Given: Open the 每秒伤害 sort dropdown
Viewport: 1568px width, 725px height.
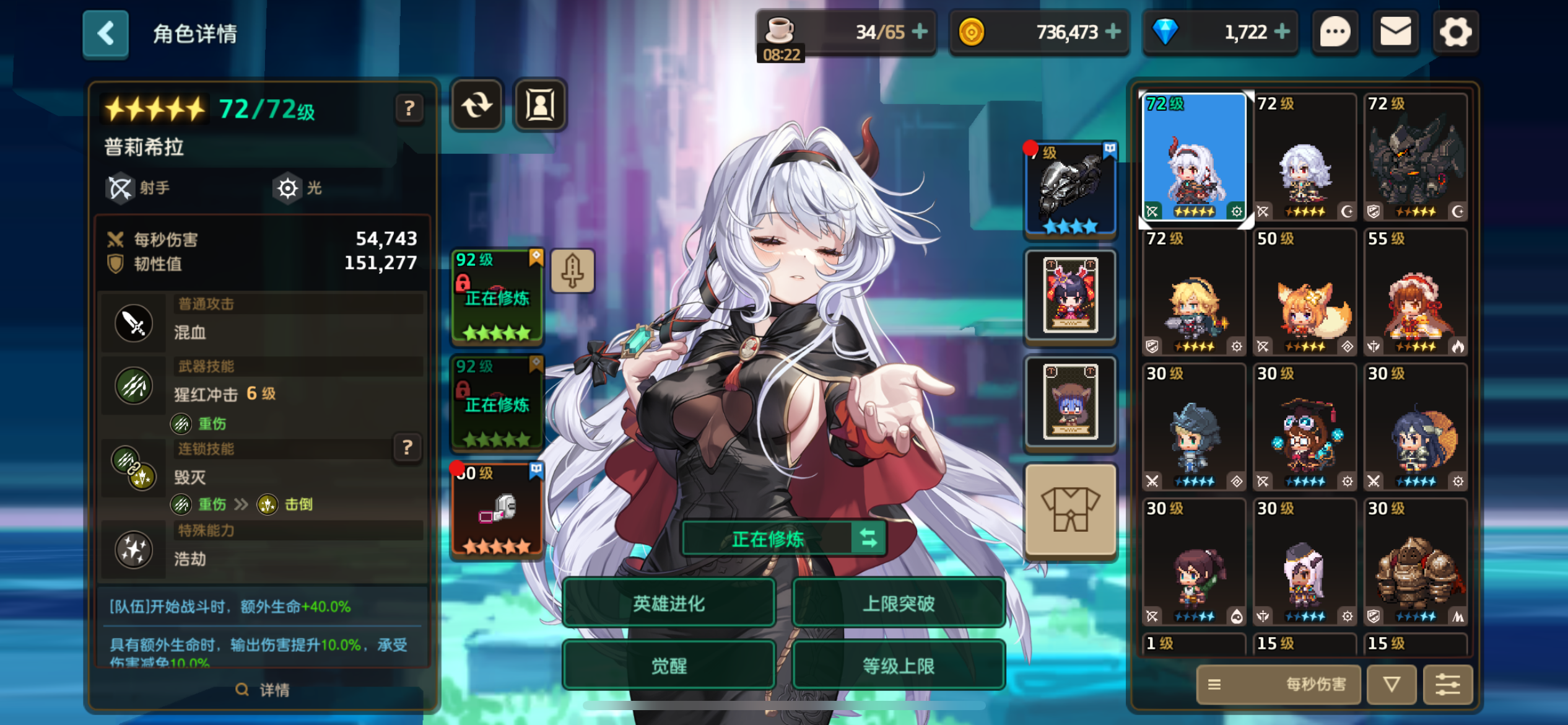Looking at the screenshot, I should [1278, 685].
